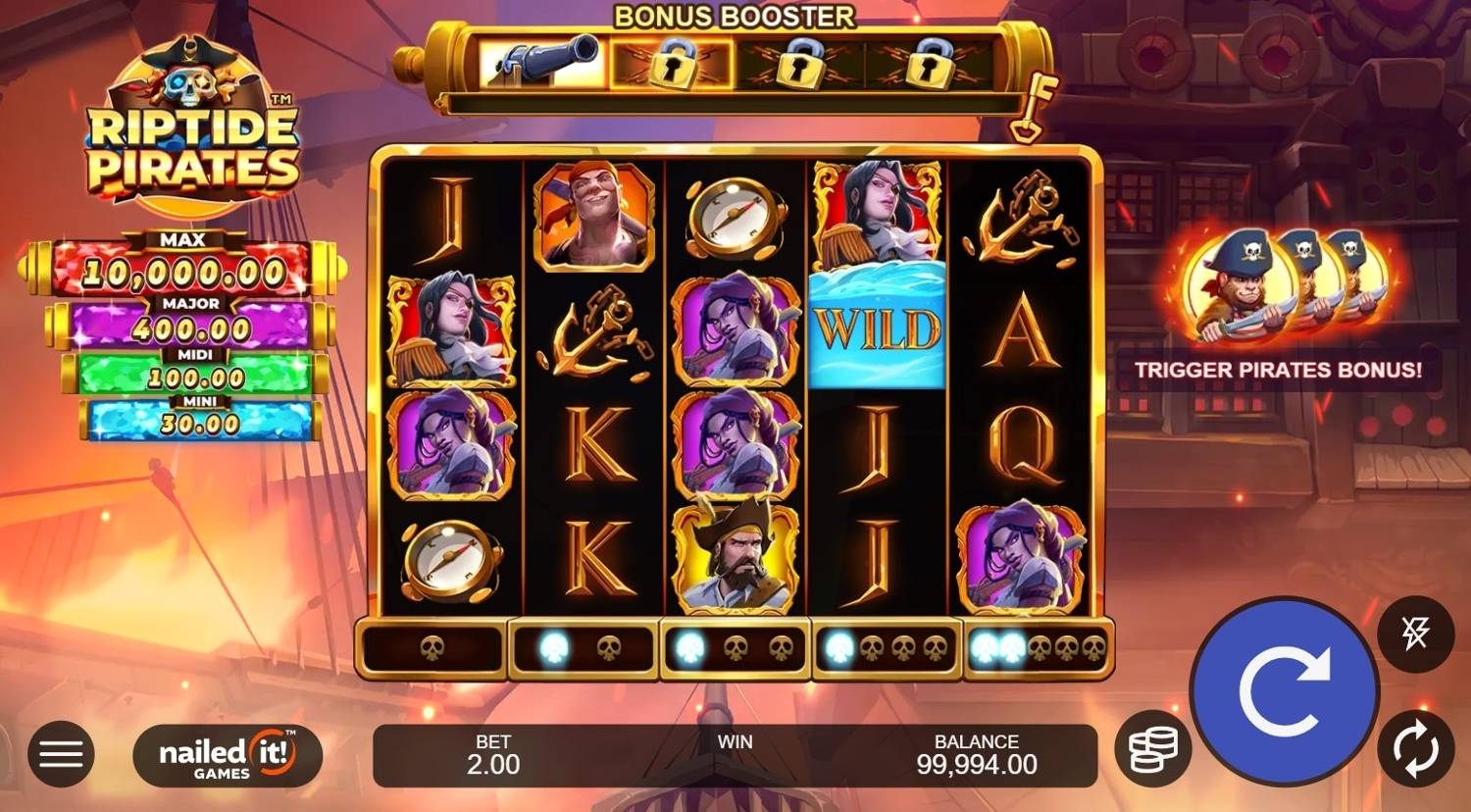Open the coin stack bet selector

coord(1152,750)
